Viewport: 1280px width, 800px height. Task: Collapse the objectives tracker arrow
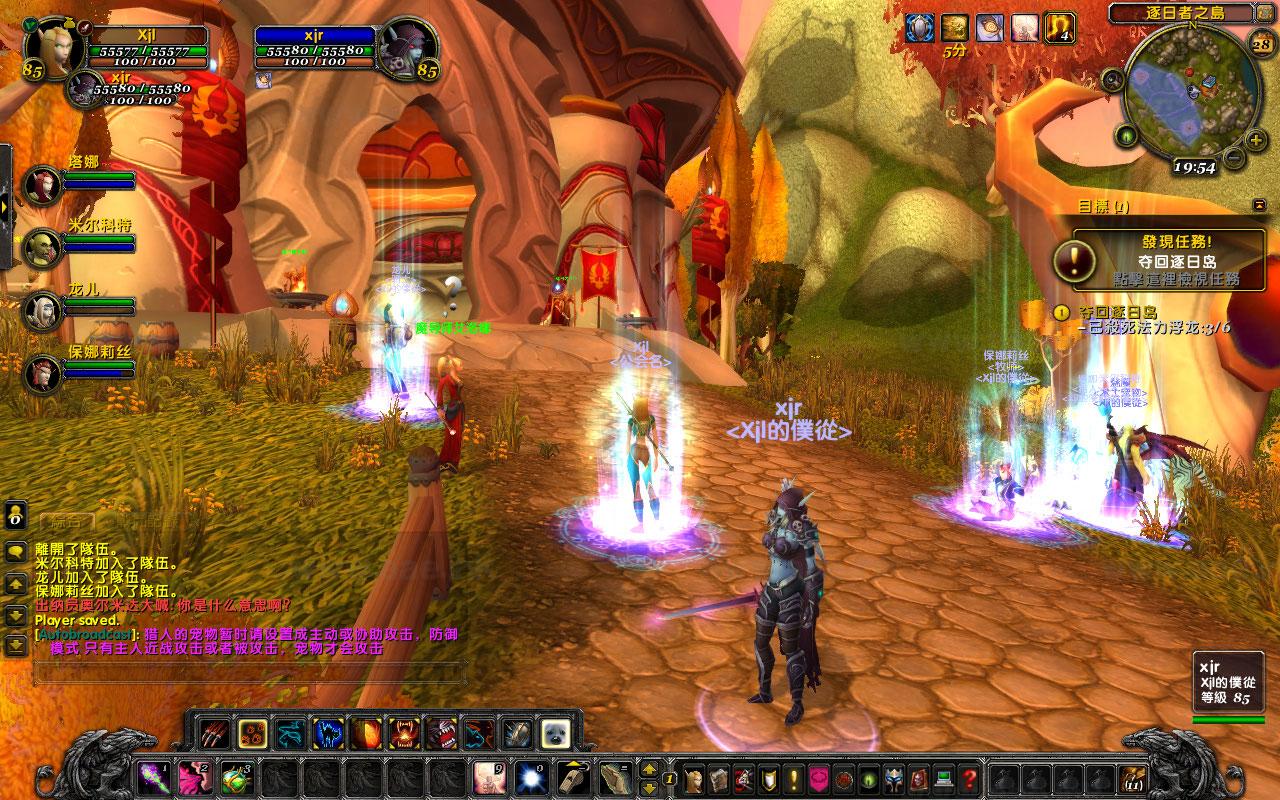click(1258, 205)
